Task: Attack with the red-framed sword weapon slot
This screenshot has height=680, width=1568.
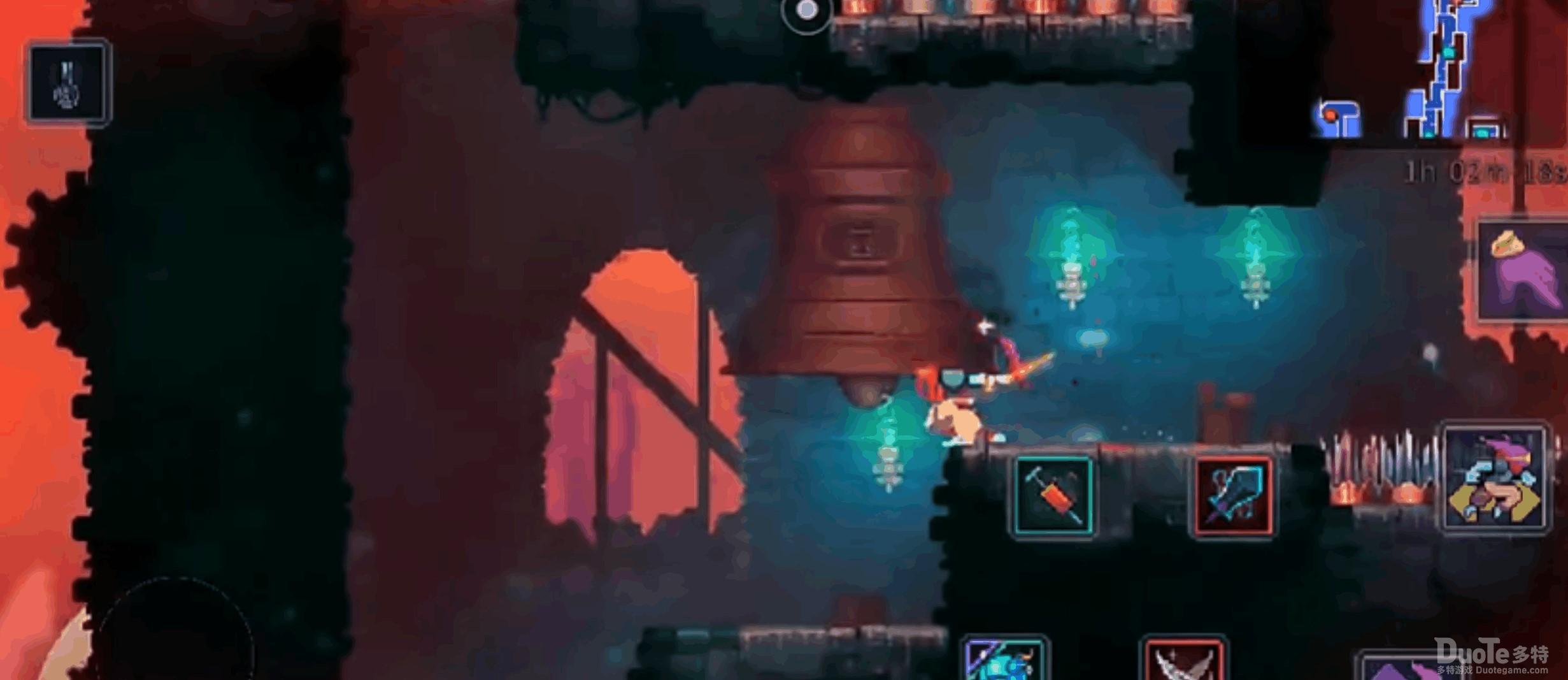Action: 1234,496
